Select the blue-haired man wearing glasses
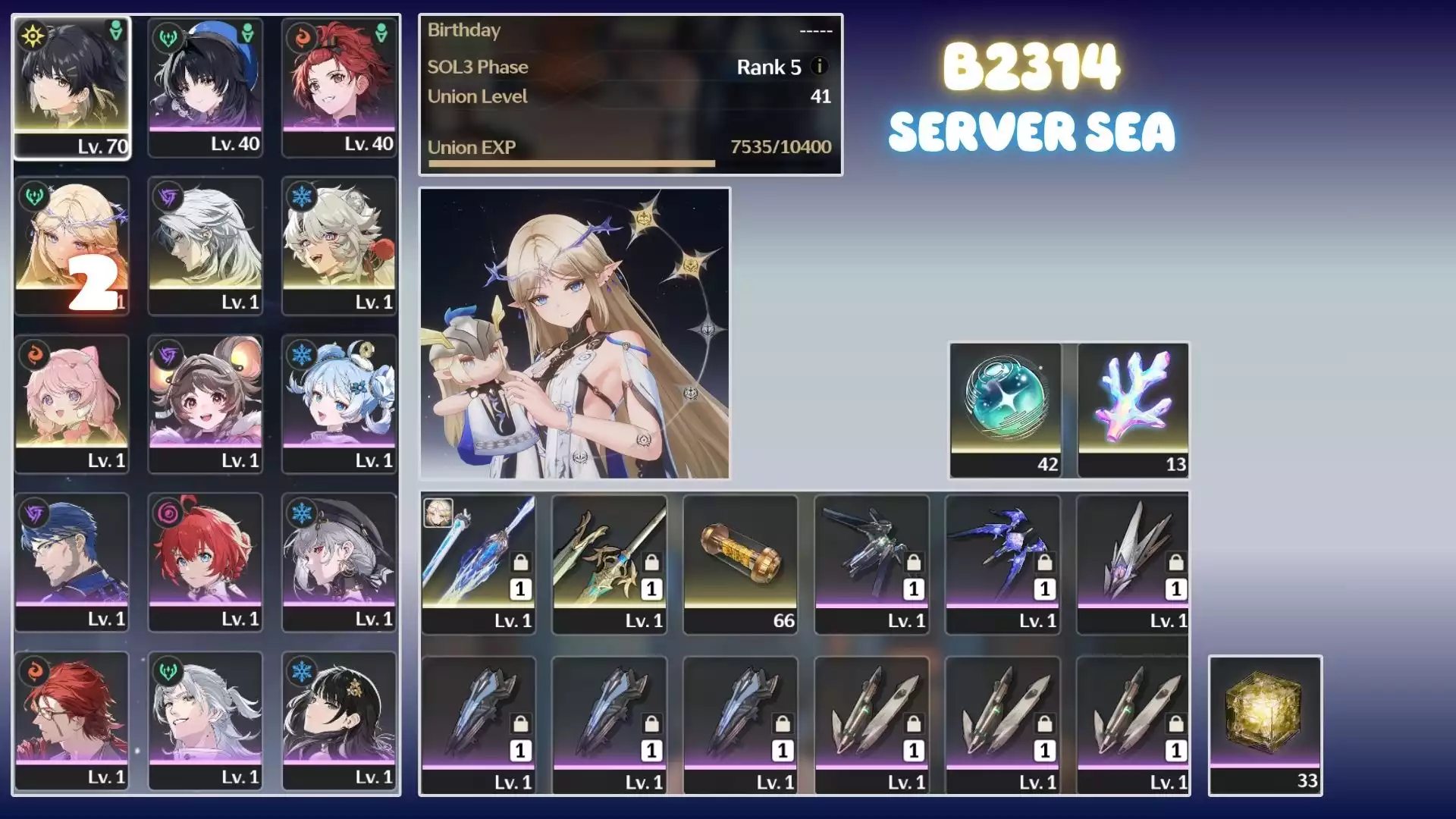This screenshot has height=819, width=1456. point(72,562)
